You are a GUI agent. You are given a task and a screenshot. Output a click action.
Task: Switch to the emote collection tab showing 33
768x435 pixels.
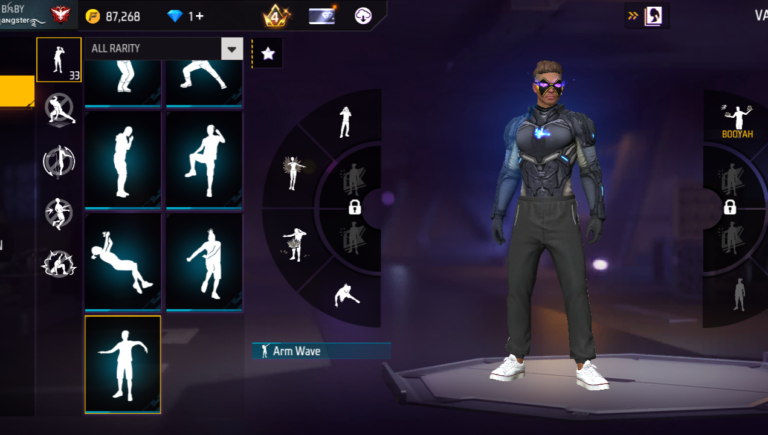[x=59, y=60]
